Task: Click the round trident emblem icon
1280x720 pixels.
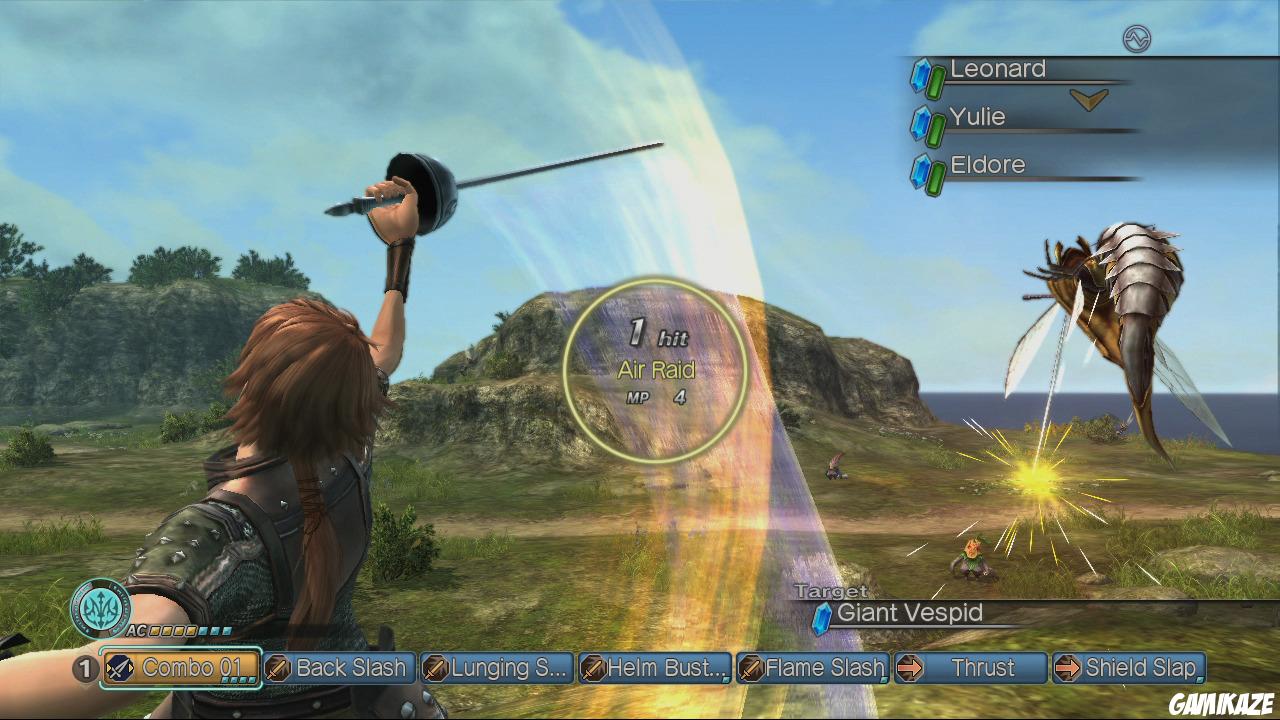Action: click(100, 608)
